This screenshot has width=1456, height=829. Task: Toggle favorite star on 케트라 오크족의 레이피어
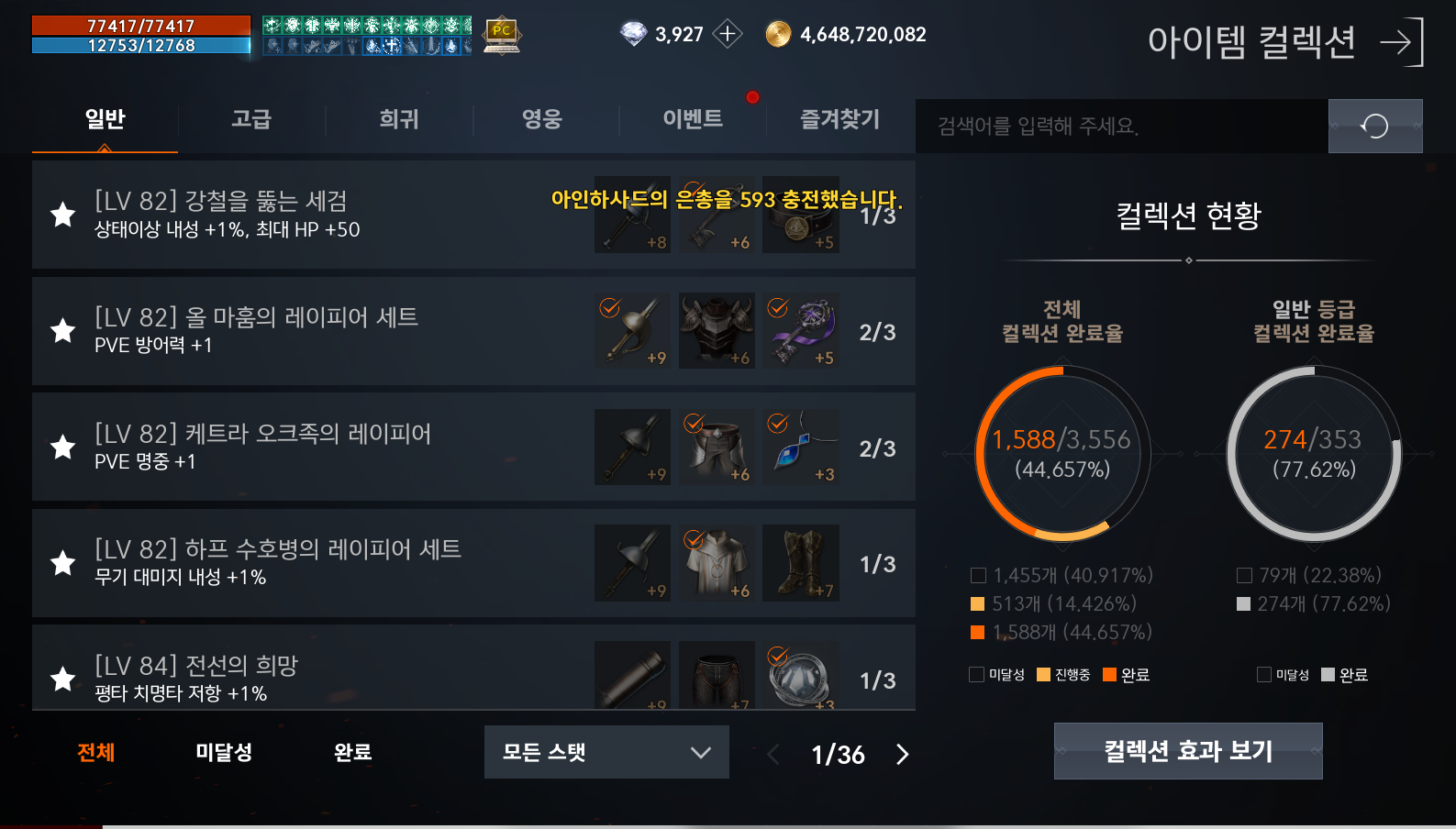(62, 447)
